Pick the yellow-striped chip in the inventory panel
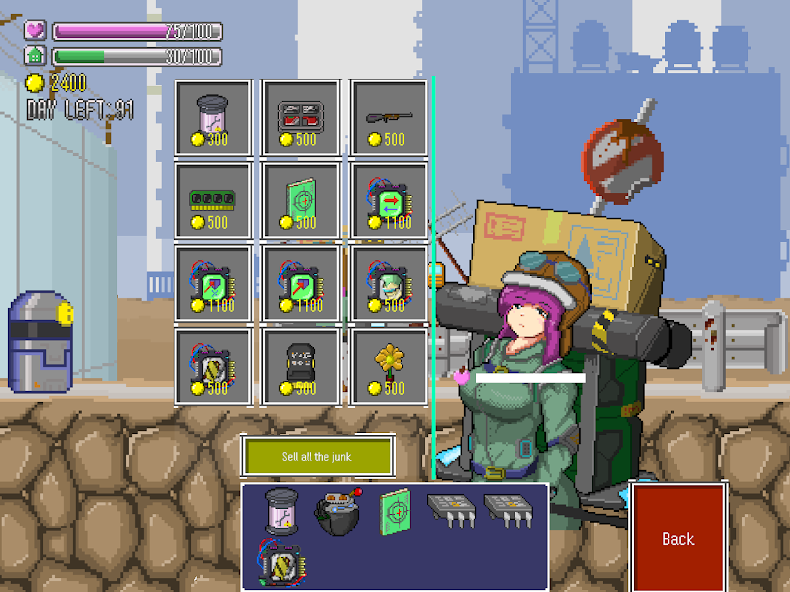The width and height of the screenshot is (790, 592). [x=281, y=564]
